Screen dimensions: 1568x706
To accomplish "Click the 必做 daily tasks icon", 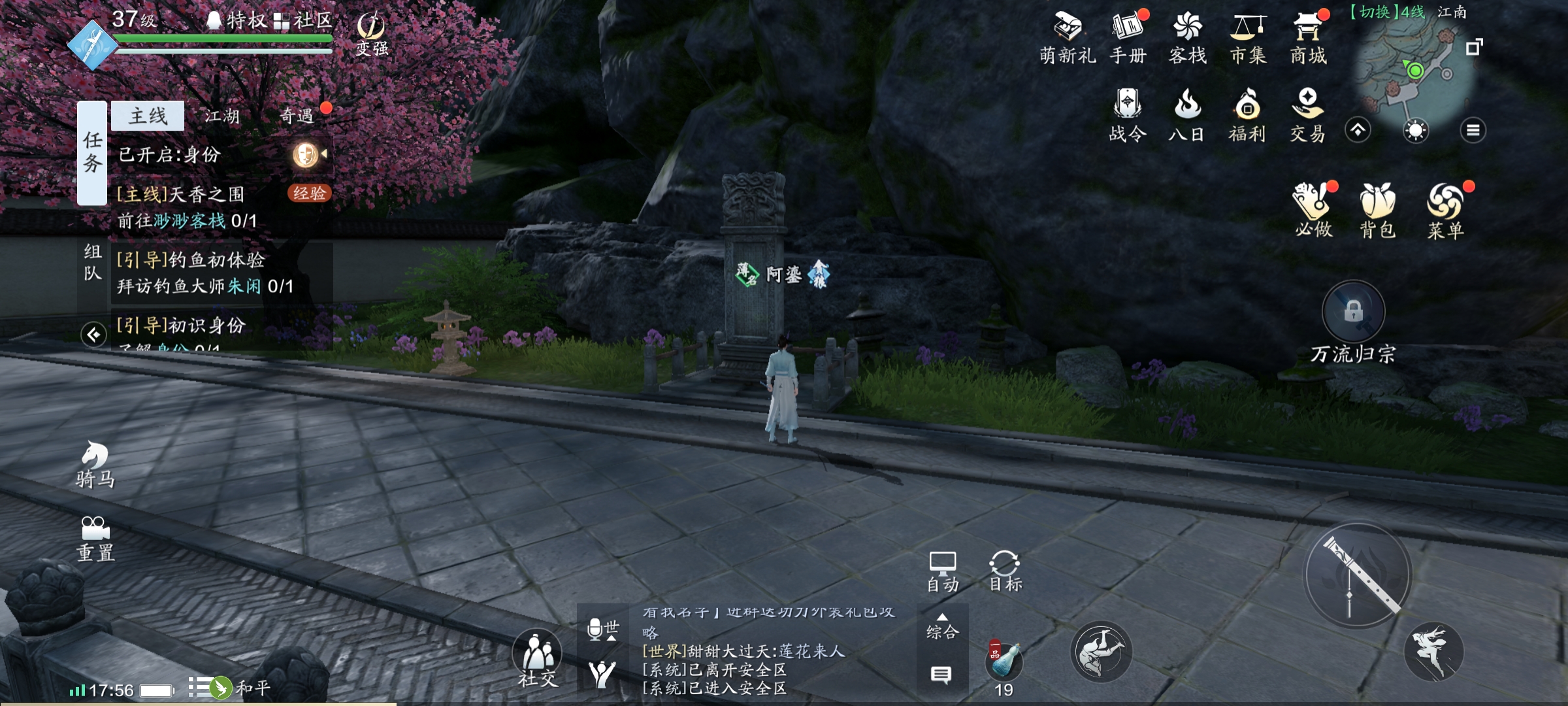I will tap(1313, 210).
